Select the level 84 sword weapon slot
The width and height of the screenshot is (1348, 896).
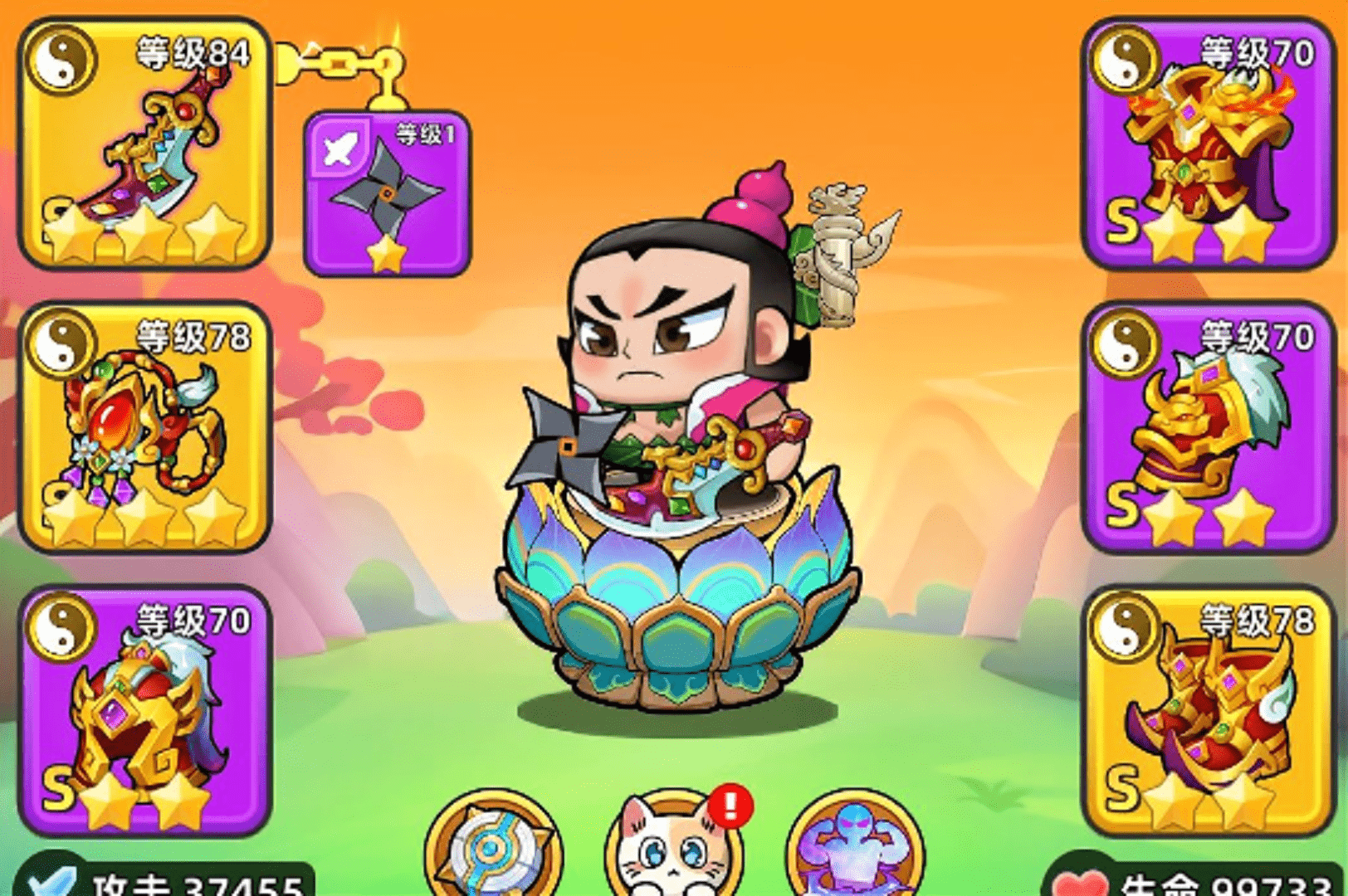pyautogui.click(x=145, y=143)
